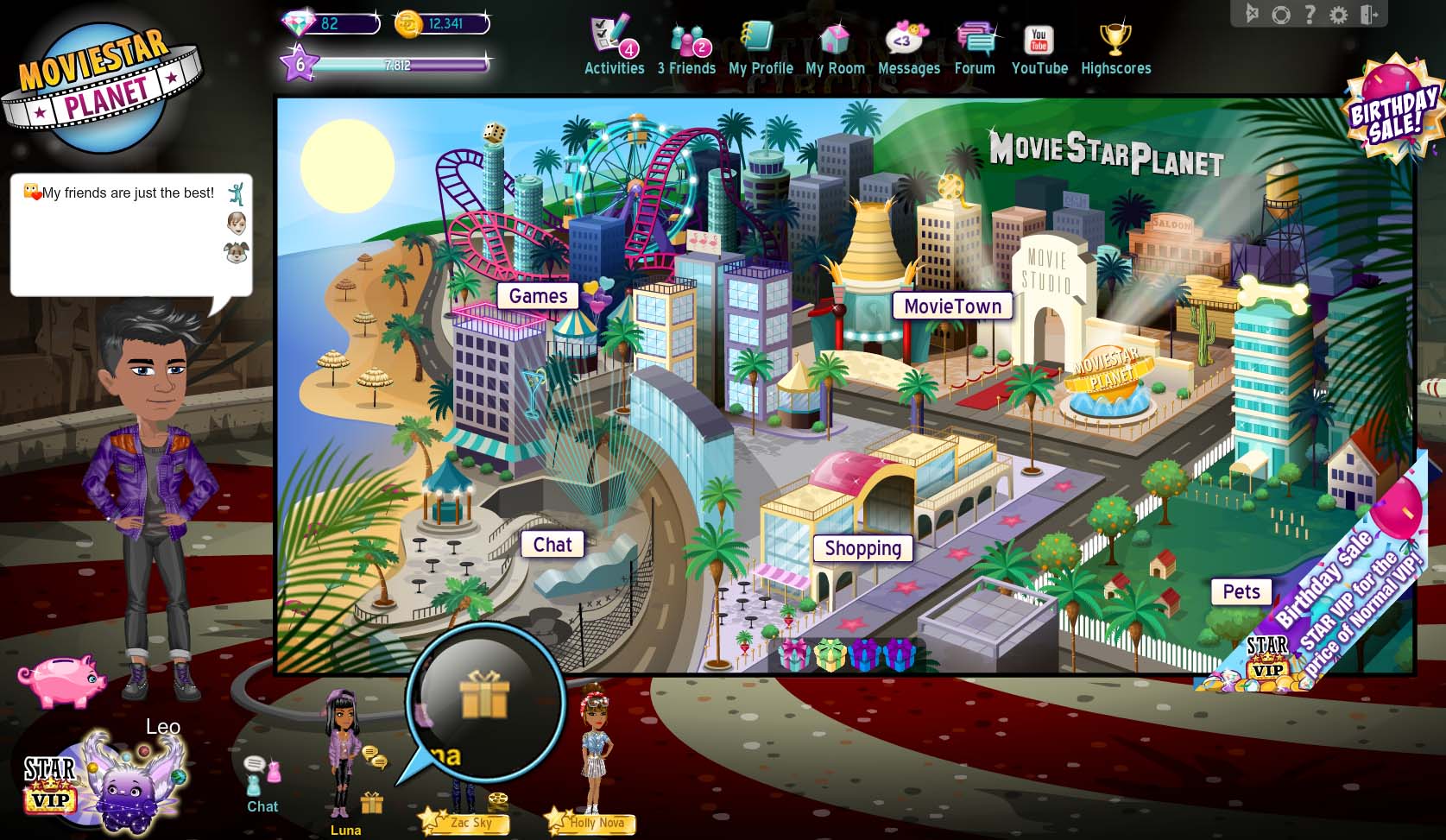The image size is (1446, 840).
Task: Toggle the sound mute speaker icon
Action: pos(1253,14)
